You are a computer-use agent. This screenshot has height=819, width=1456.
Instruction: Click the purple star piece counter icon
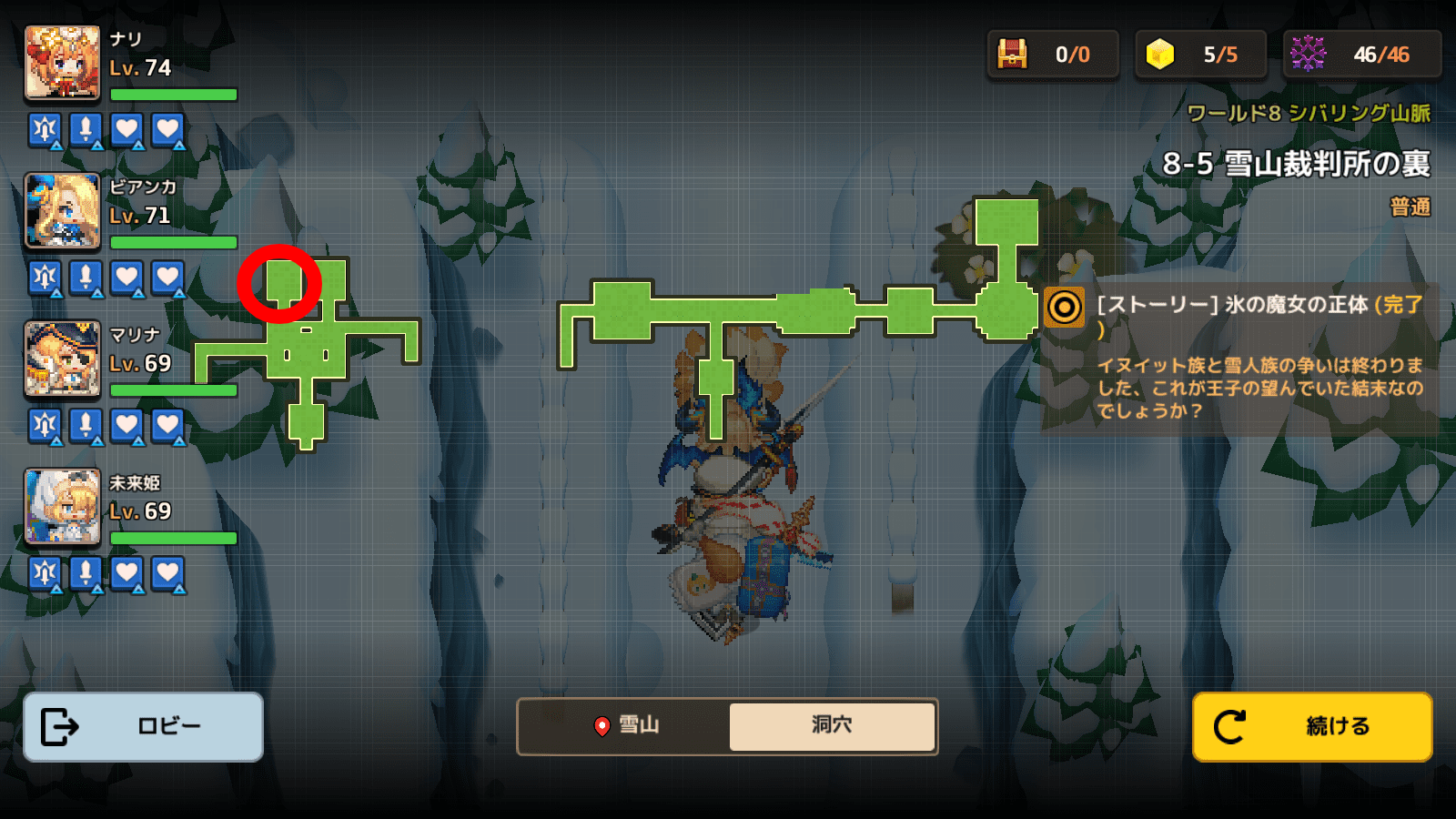pos(1308,55)
